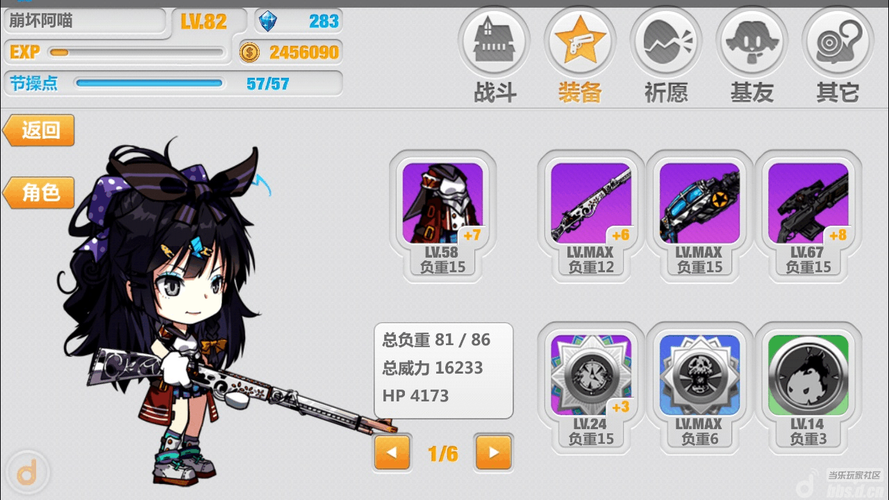Open the 角色 character button

pyautogui.click(x=40, y=192)
